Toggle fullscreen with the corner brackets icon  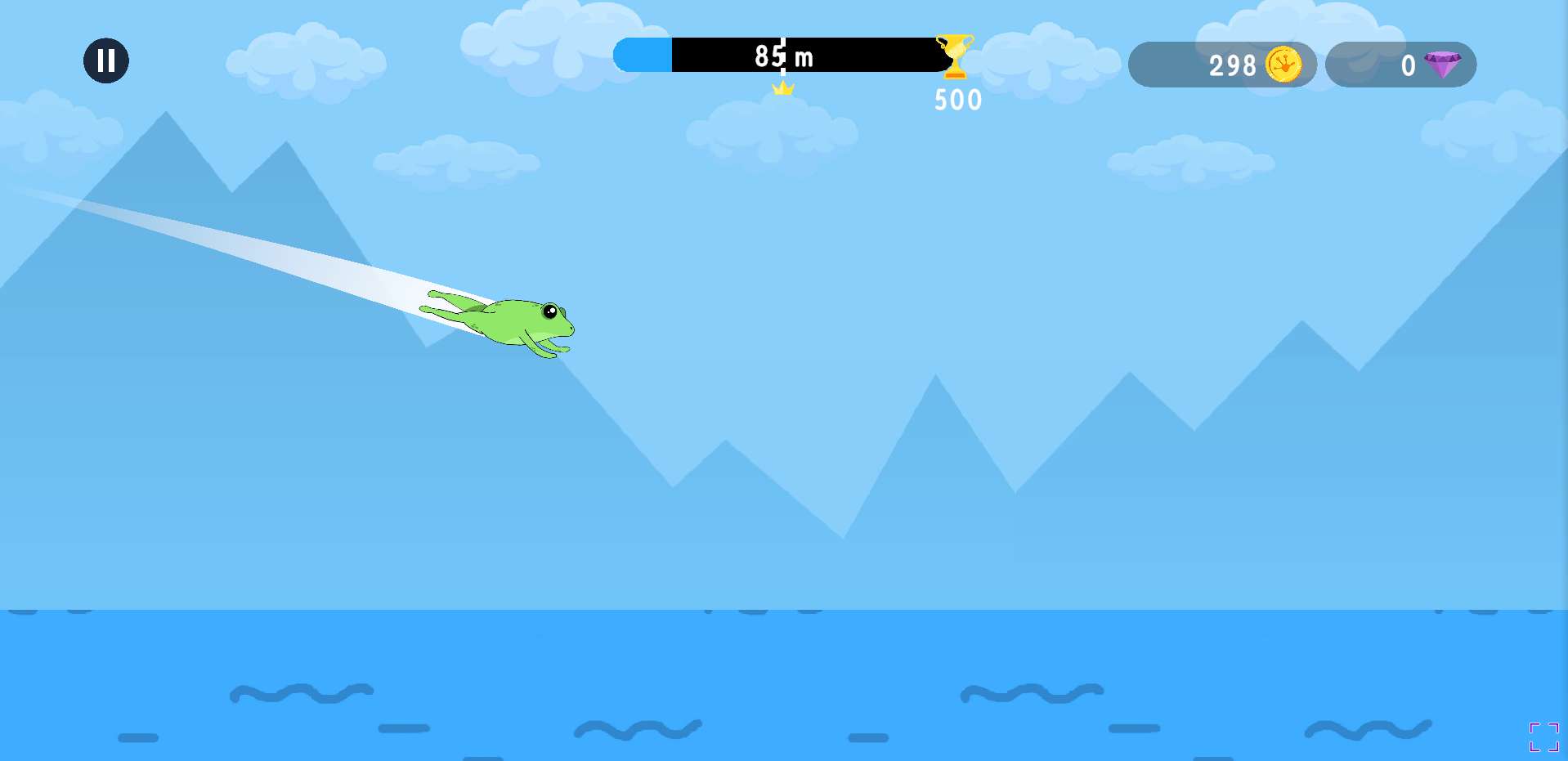click(1543, 736)
